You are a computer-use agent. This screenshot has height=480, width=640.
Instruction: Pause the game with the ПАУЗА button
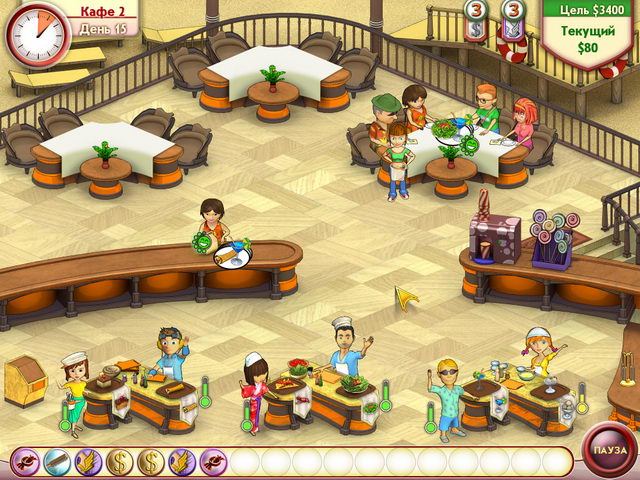pyautogui.click(x=606, y=450)
